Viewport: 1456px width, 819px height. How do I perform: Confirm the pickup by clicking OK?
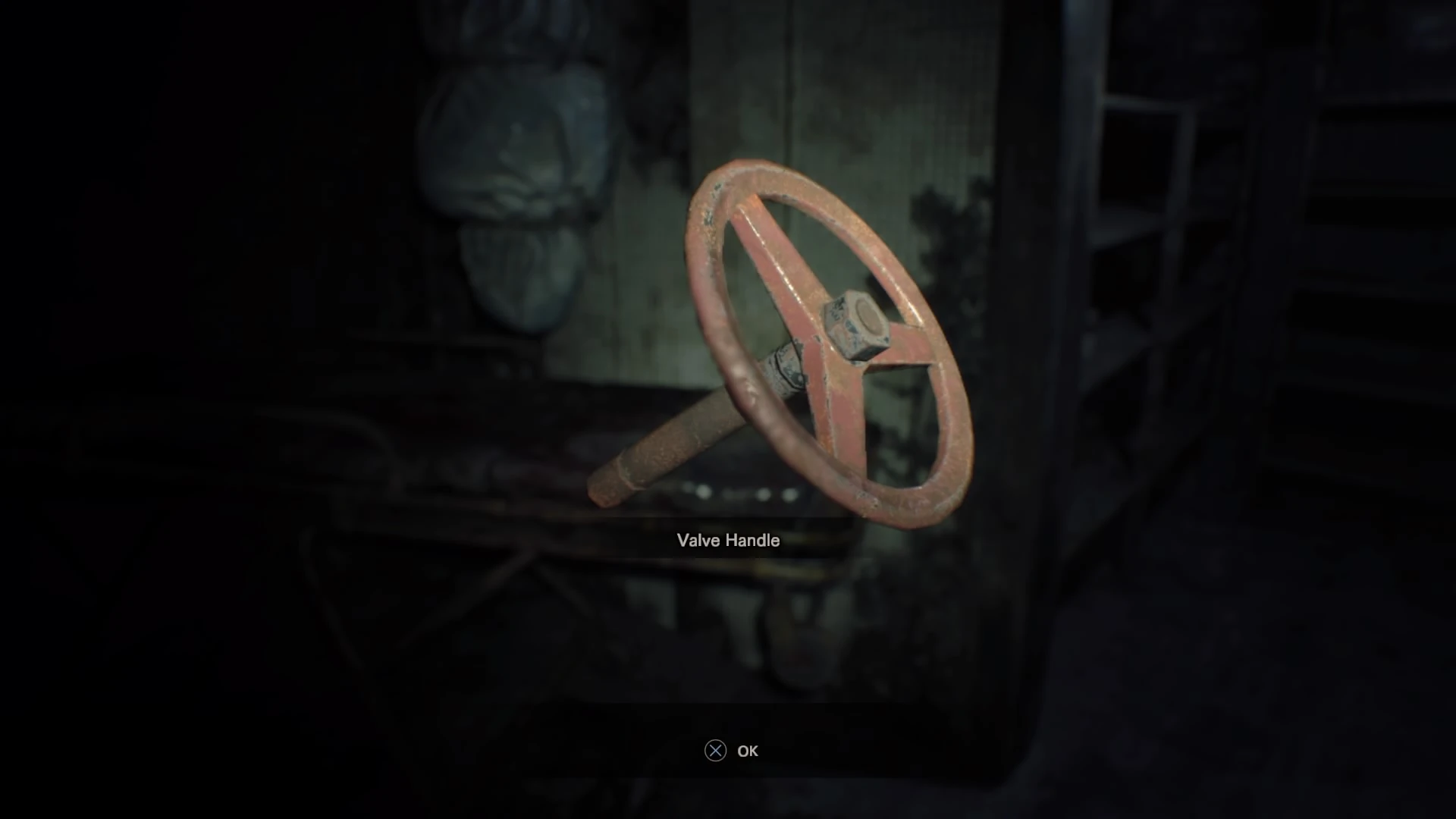point(748,751)
